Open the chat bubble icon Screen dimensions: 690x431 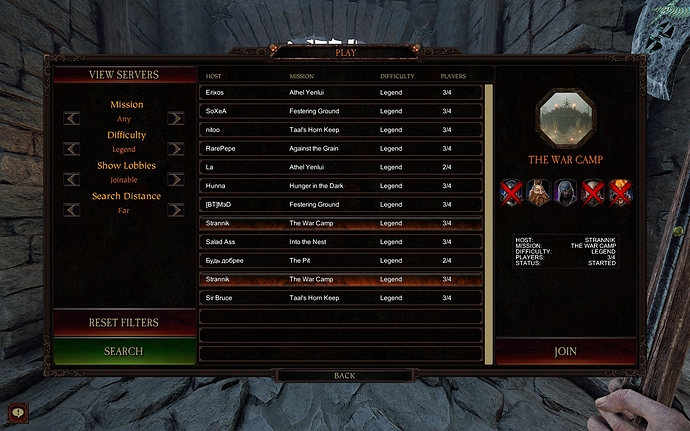tap(17, 411)
